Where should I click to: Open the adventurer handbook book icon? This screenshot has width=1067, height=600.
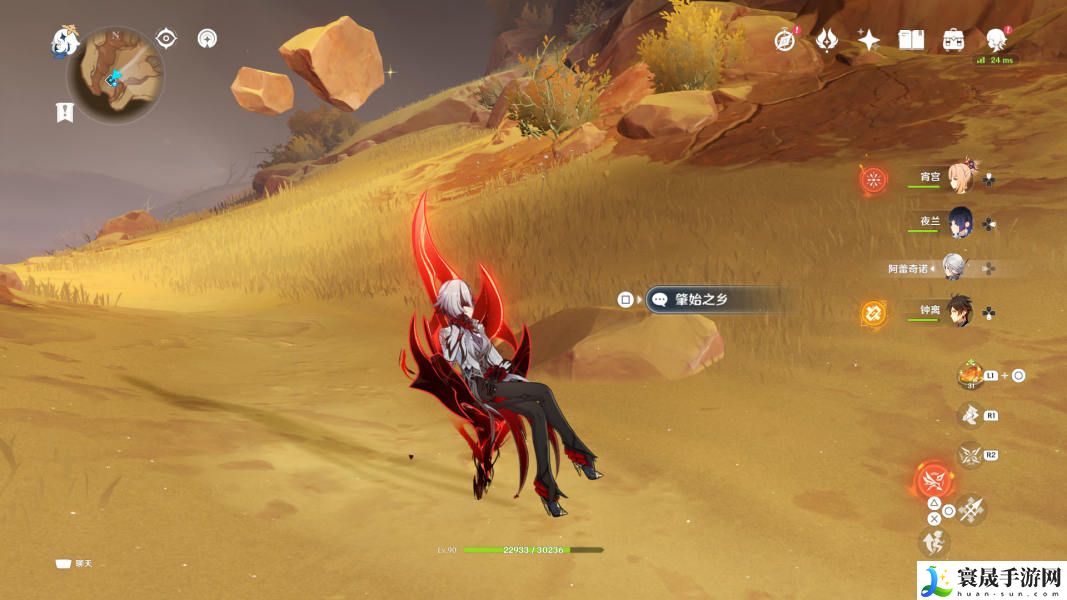click(911, 40)
